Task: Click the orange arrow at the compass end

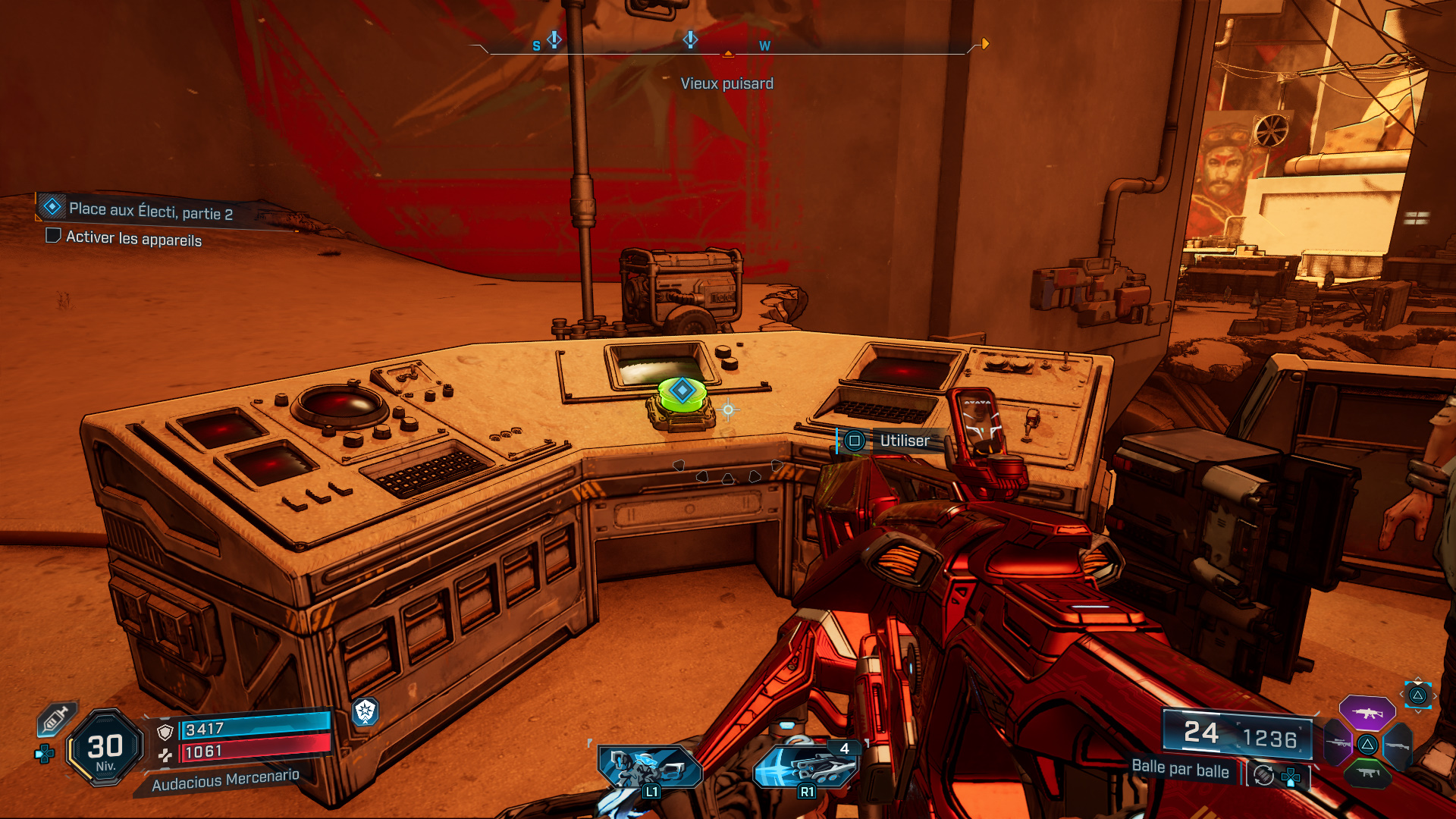Action: [984, 44]
